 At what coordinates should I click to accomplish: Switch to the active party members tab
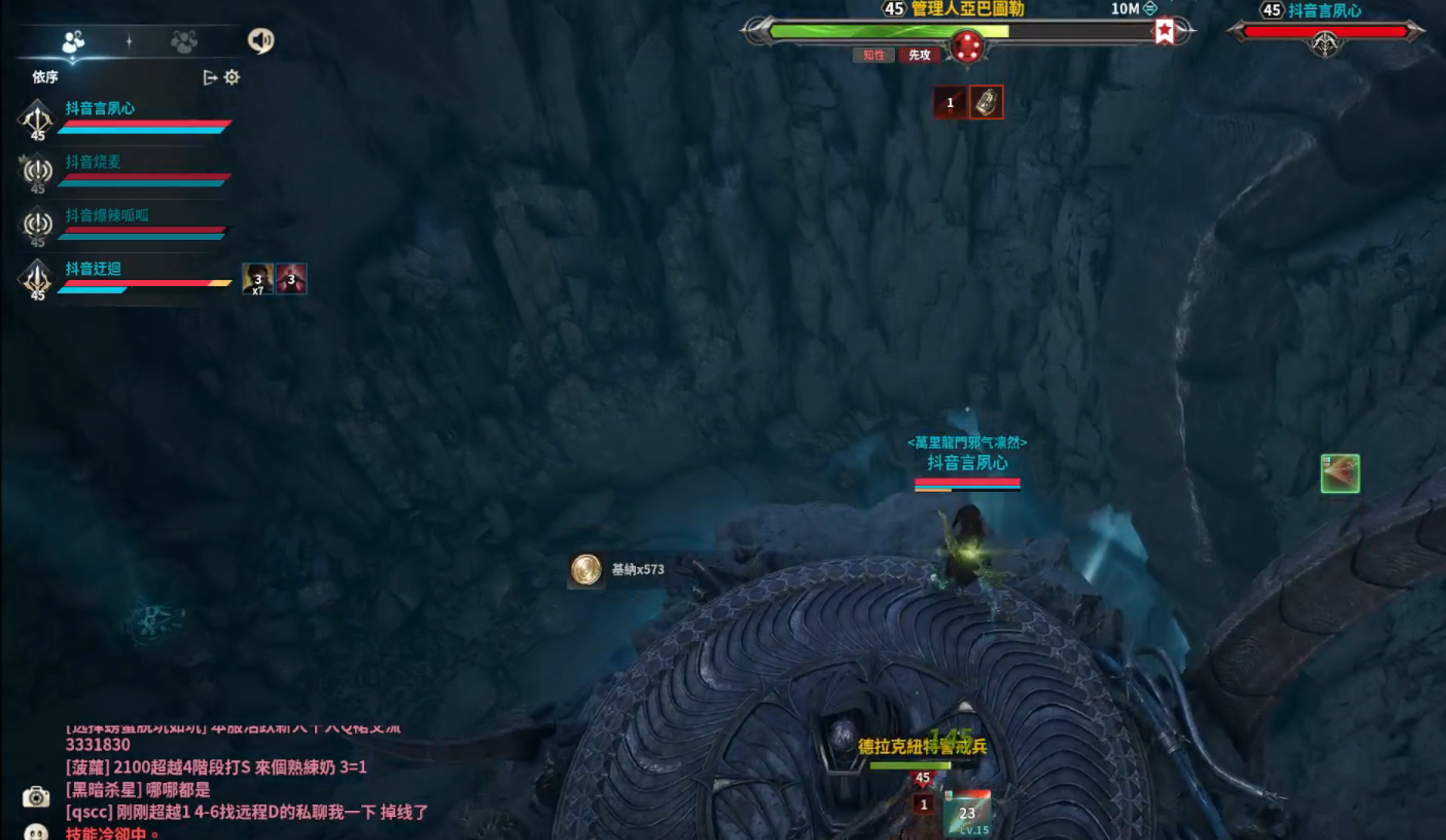(73, 41)
